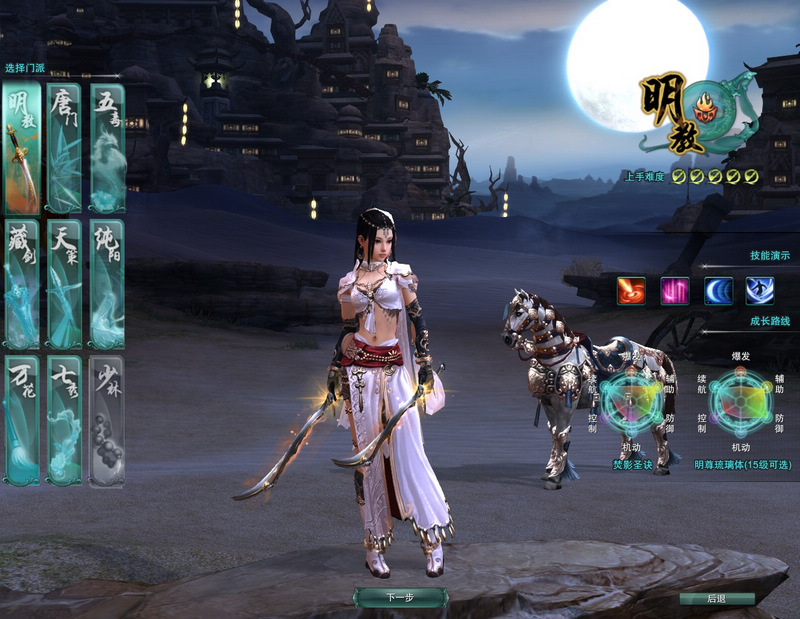Image resolution: width=800 pixels, height=619 pixels.
Task: Pick the greyed 少林 sect tile
Action: (107, 421)
